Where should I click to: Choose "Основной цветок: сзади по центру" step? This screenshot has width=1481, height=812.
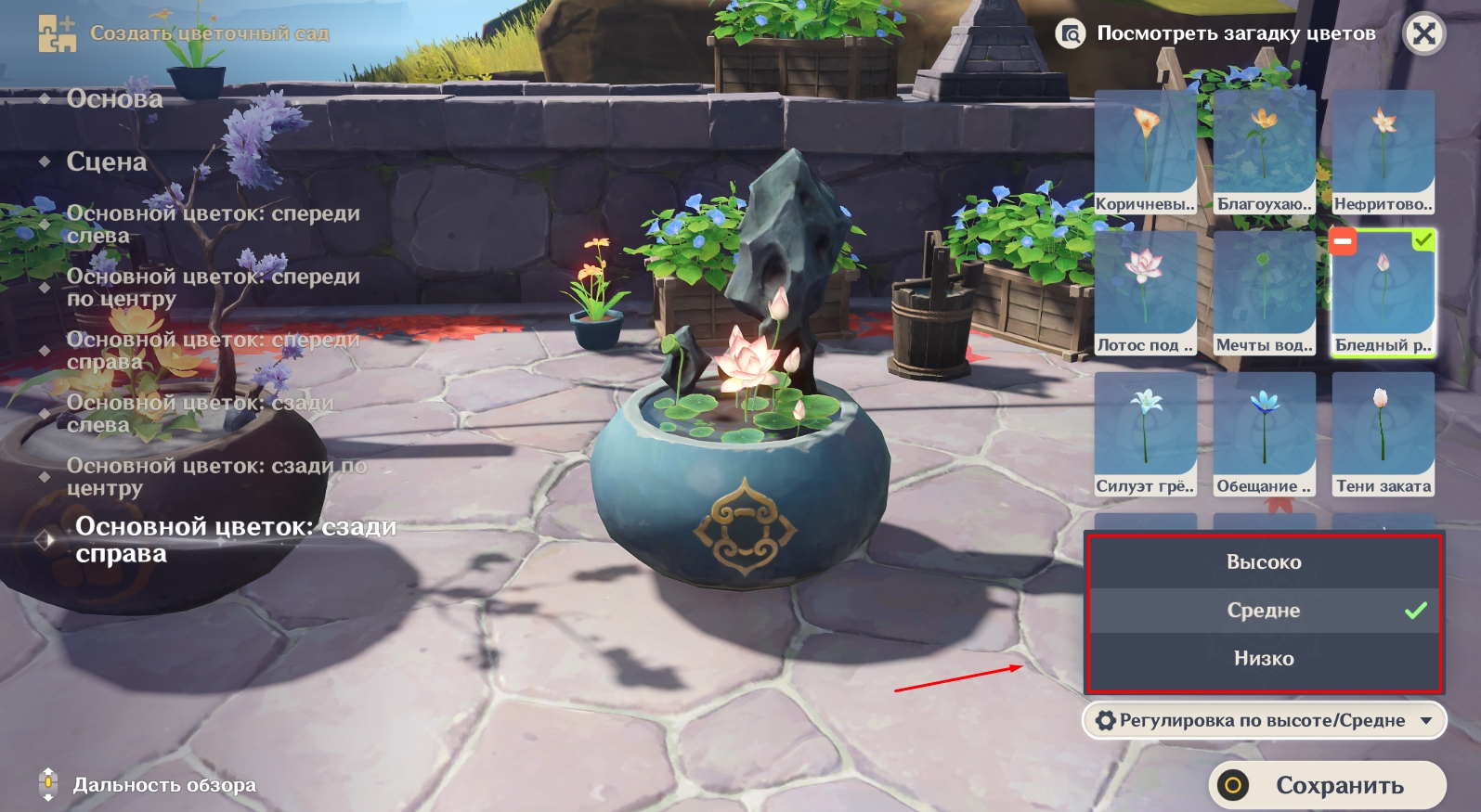tap(215, 477)
